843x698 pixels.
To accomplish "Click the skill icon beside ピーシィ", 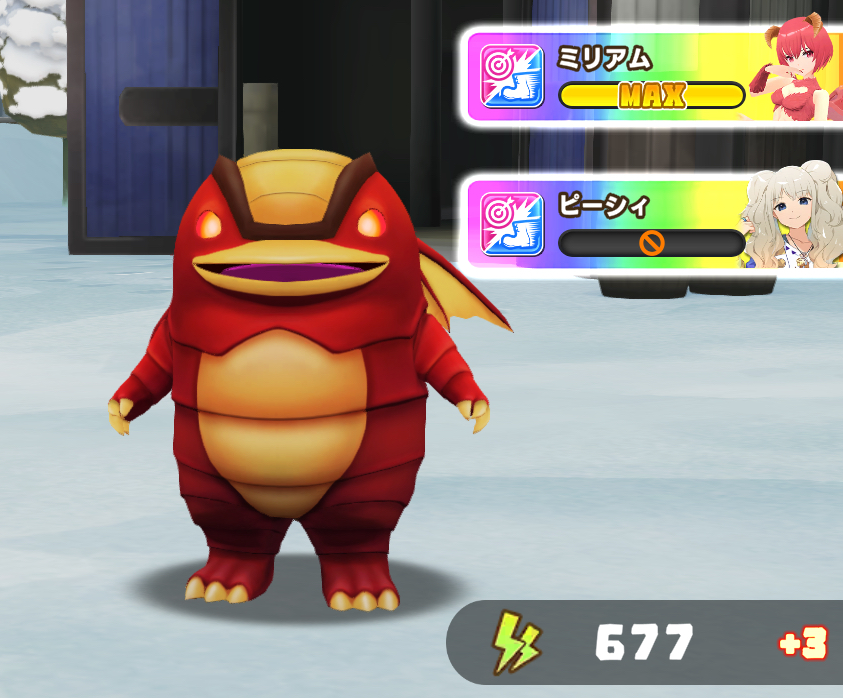I will [512, 222].
